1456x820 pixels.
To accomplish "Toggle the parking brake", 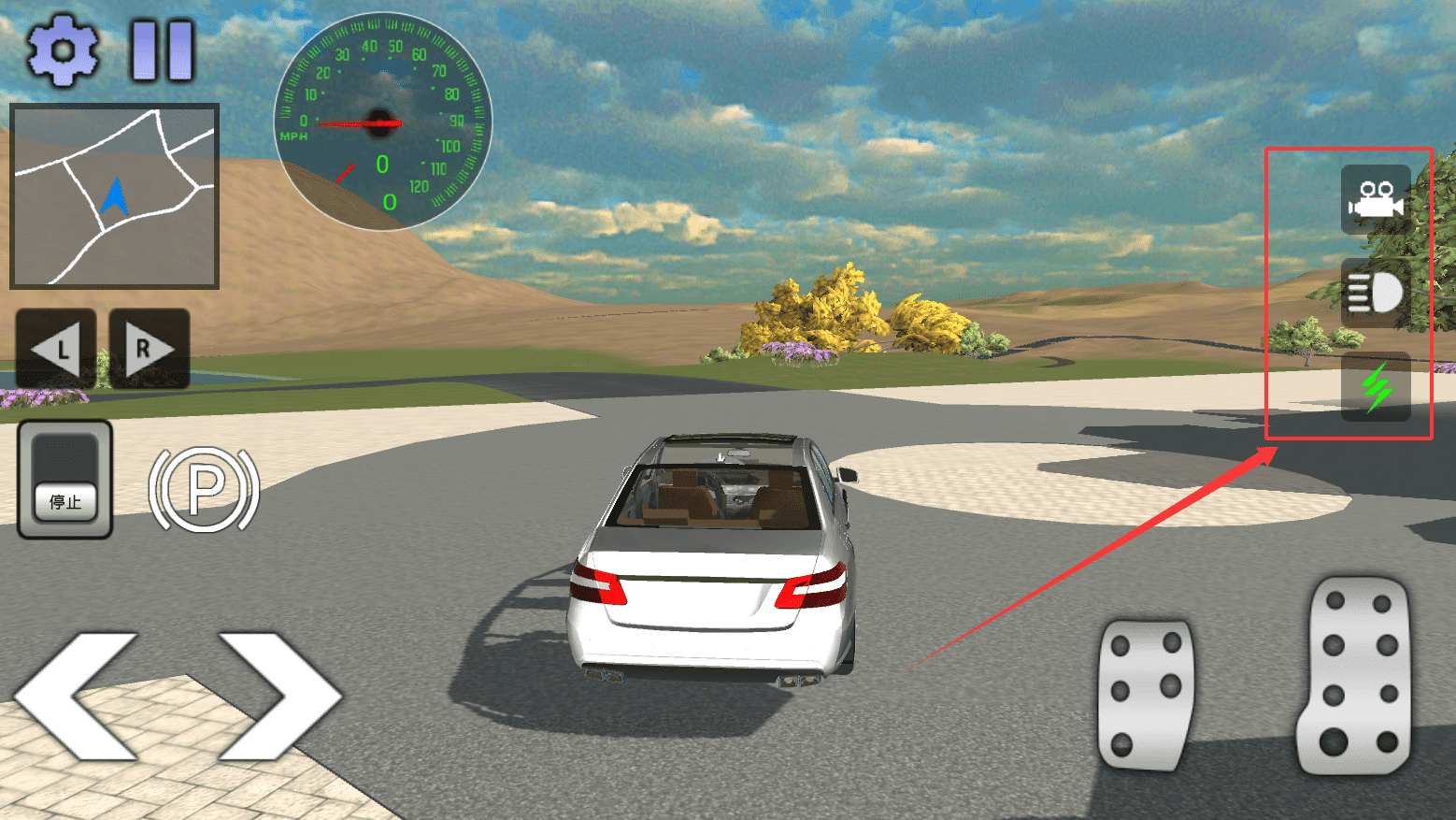I will tap(204, 489).
